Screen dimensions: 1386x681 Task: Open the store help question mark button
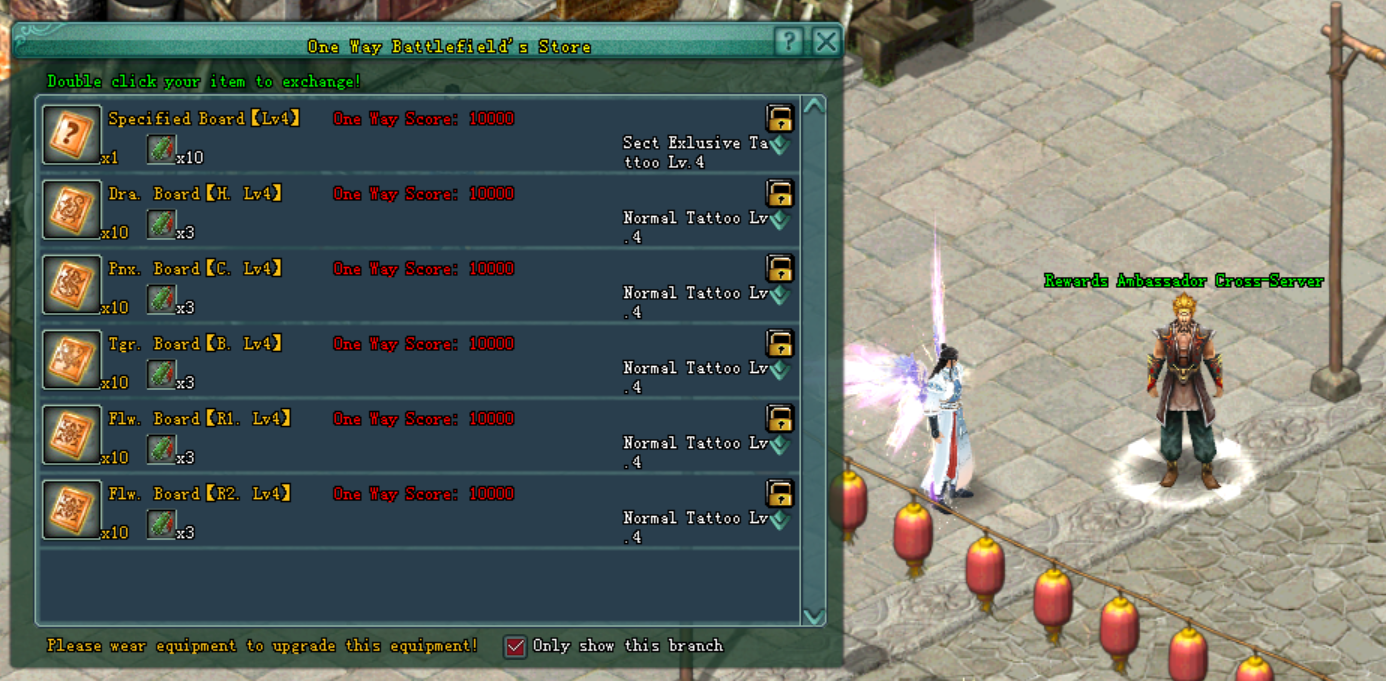(789, 41)
